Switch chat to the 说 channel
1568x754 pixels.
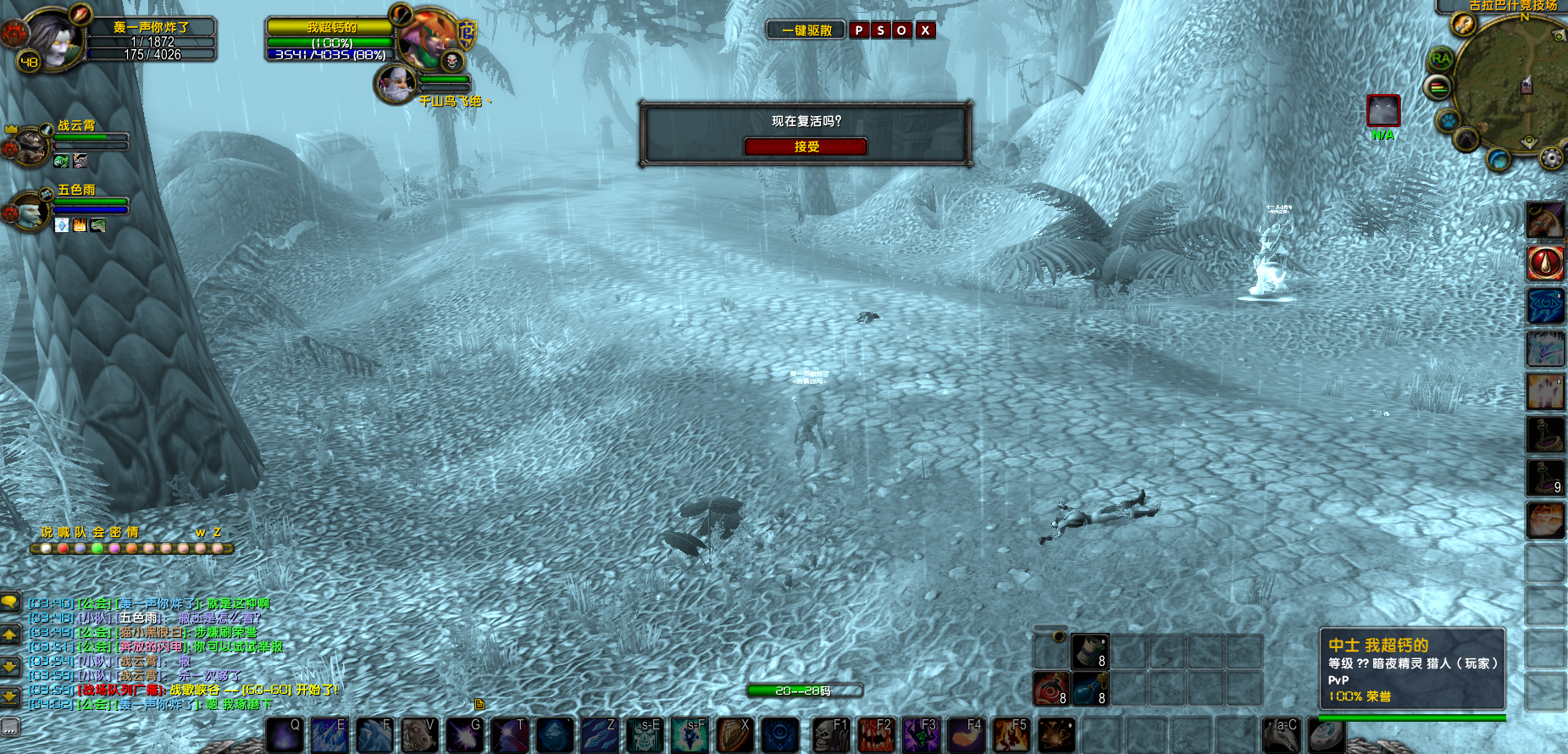tap(47, 533)
